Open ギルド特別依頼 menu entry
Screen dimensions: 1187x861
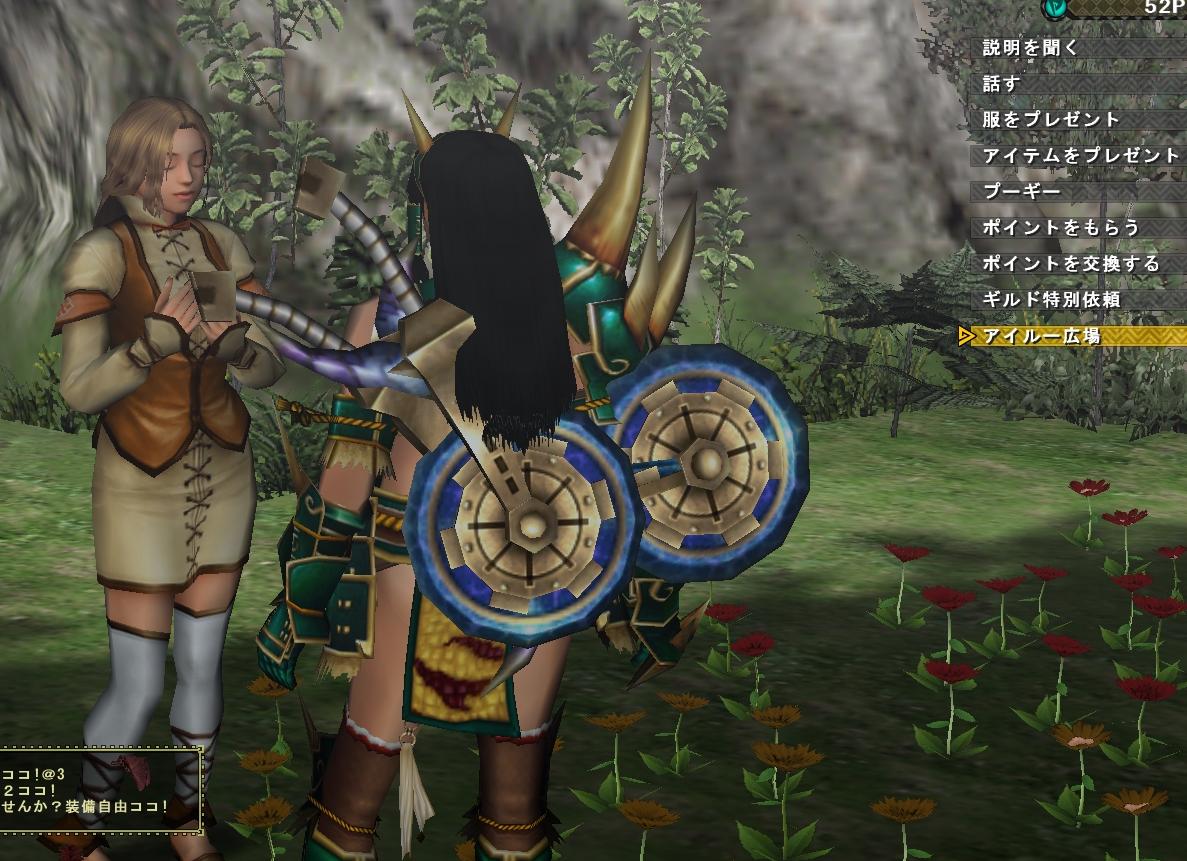coord(1052,299)
